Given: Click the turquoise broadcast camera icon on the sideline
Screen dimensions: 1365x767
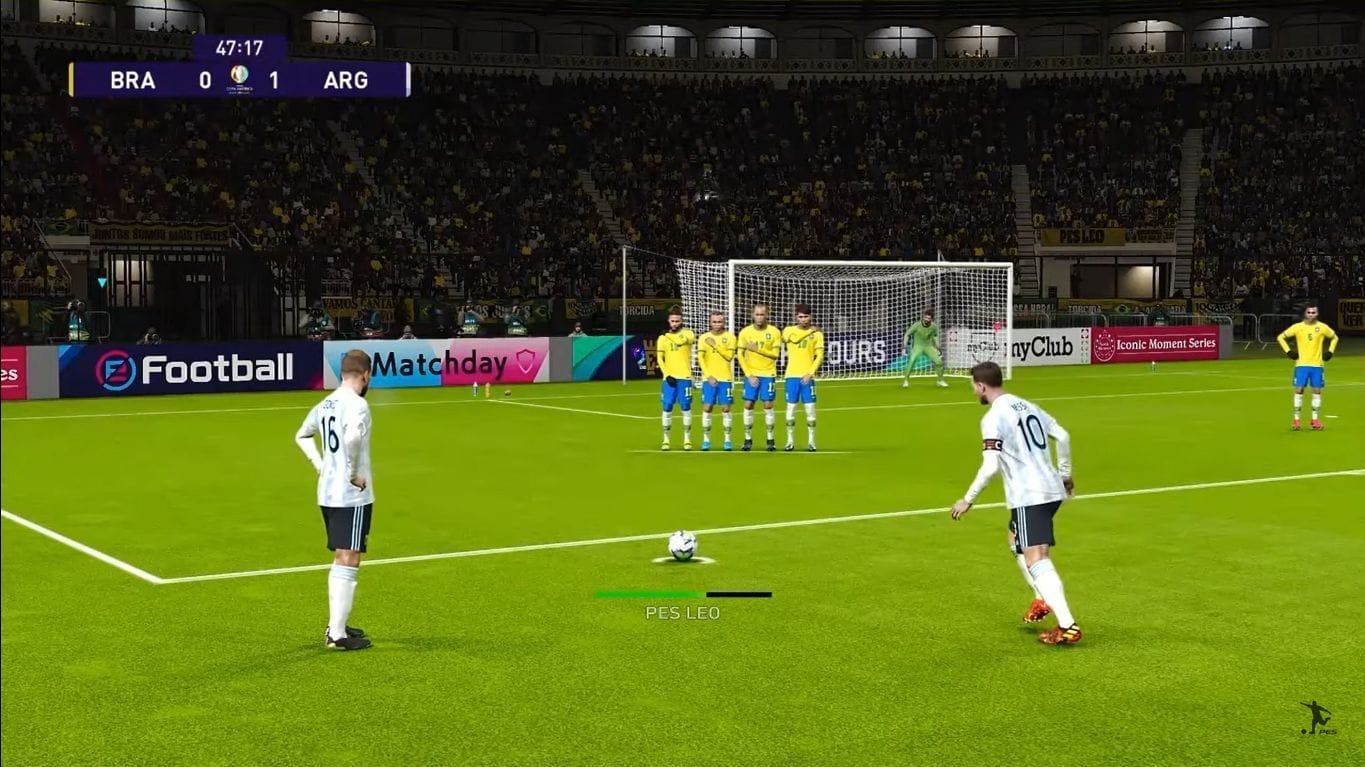Looking at the screenshot, I should [x=103, y=281].
